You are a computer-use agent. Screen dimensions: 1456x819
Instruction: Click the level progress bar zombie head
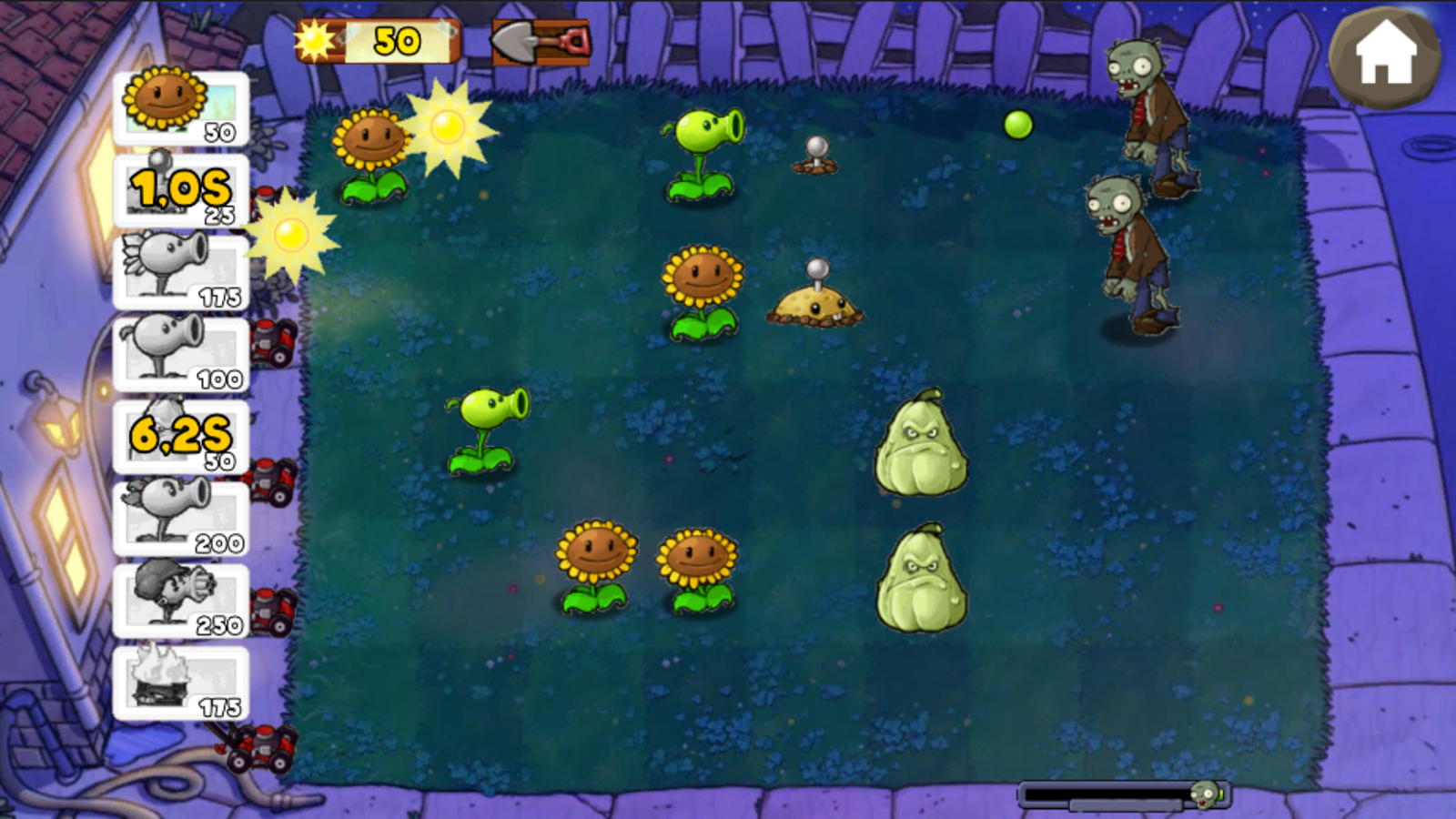tap(1206, 794)
